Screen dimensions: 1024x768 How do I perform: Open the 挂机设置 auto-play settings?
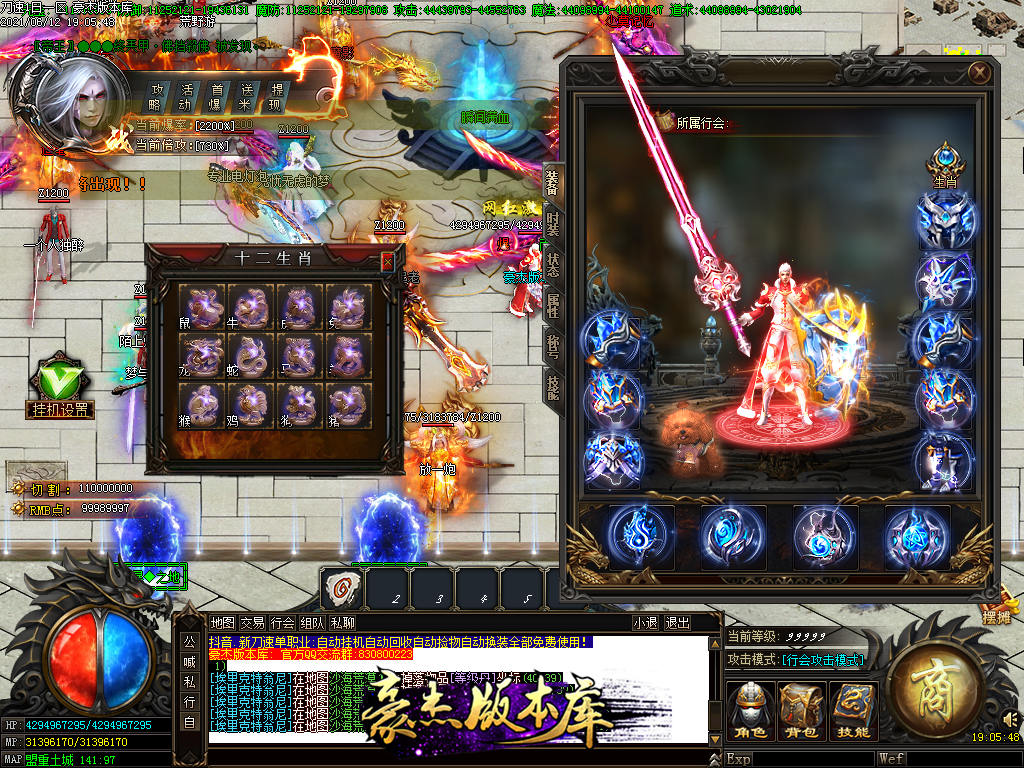click(60, 390)
